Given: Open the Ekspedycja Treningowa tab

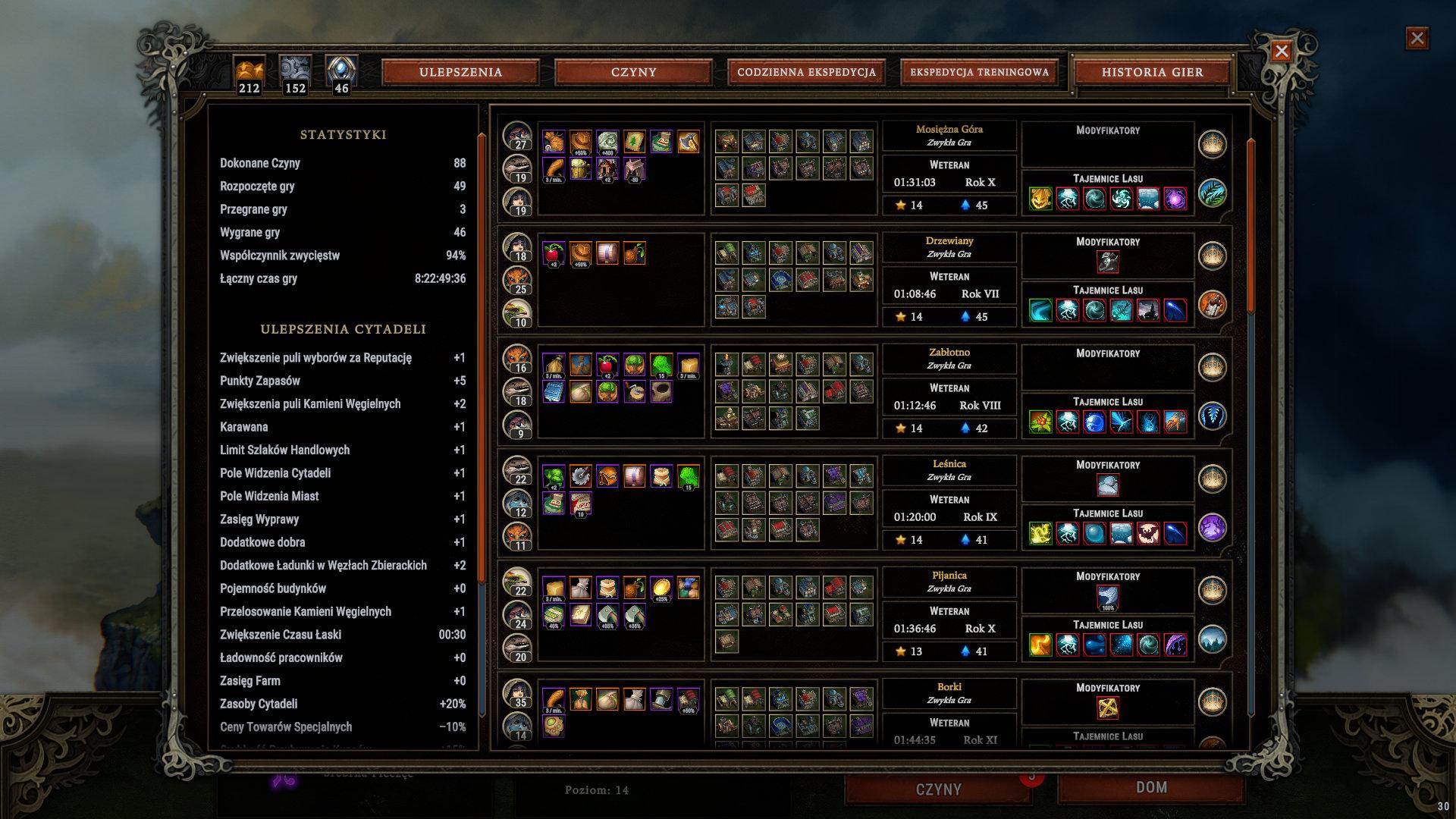Looking at the screenshot, I should 979,72.
